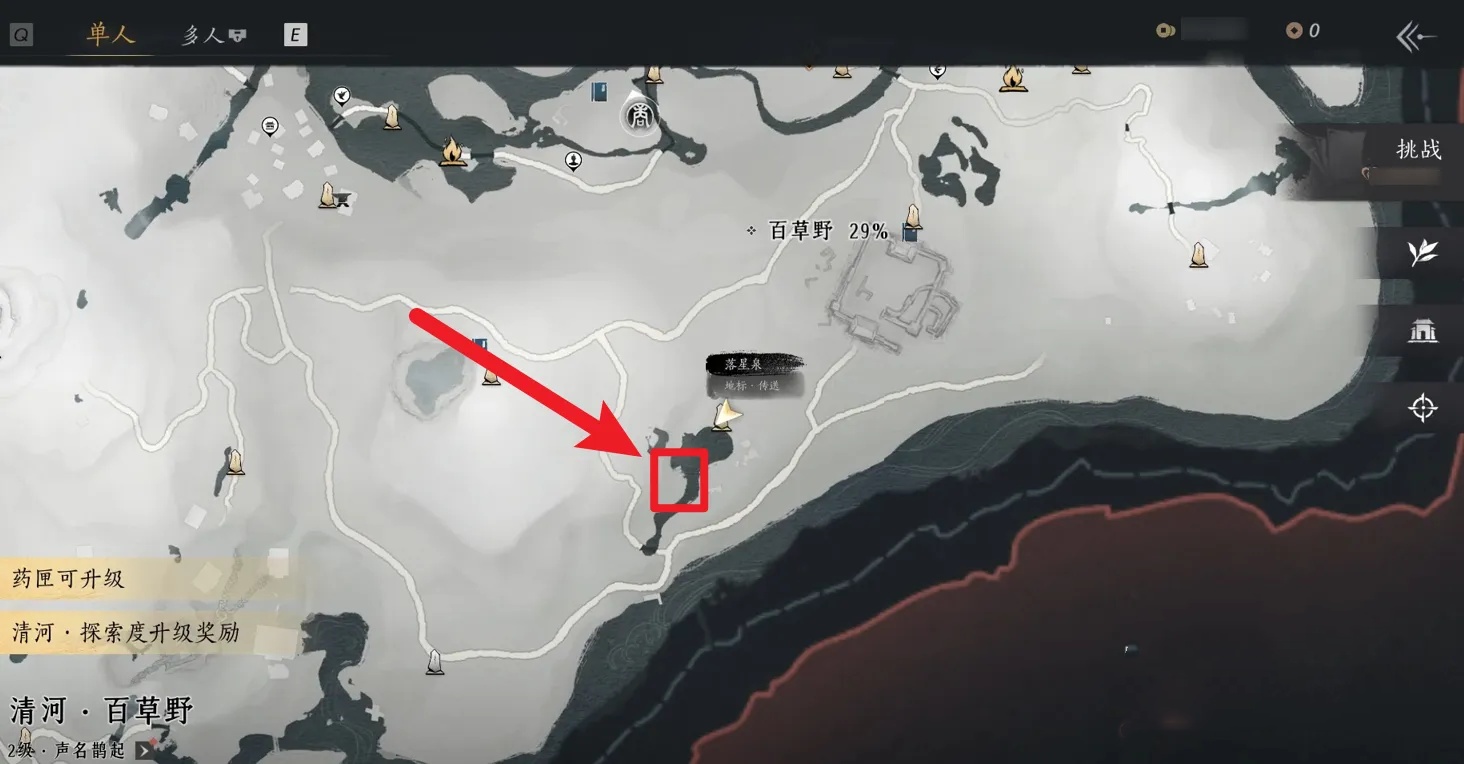Click the gold coin currency icon
The height and width of the screenshot is (764, 1464).
[x=1166, y=30]
